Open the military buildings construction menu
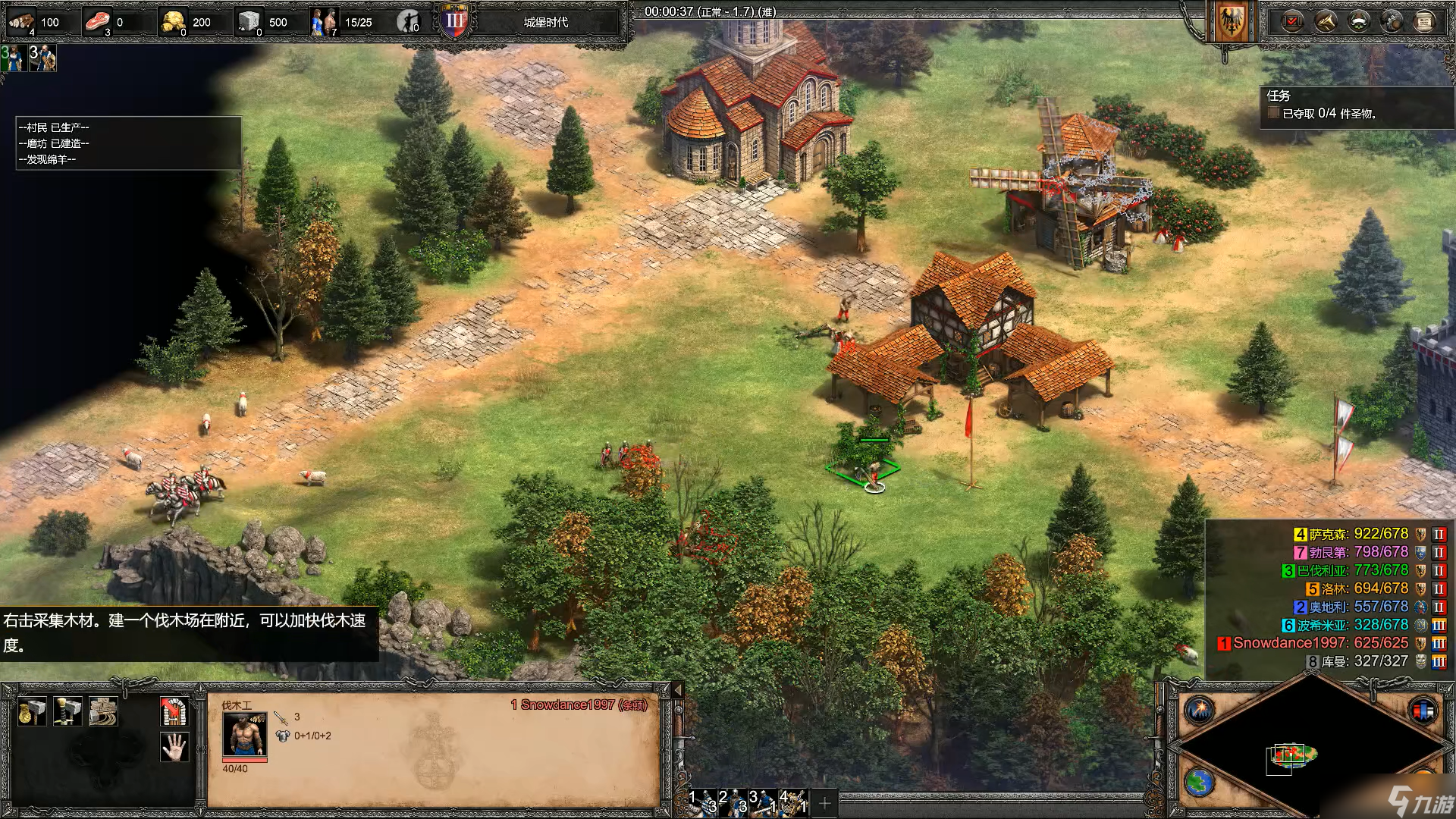The image size is (1456, 819). tap(67, 712)
